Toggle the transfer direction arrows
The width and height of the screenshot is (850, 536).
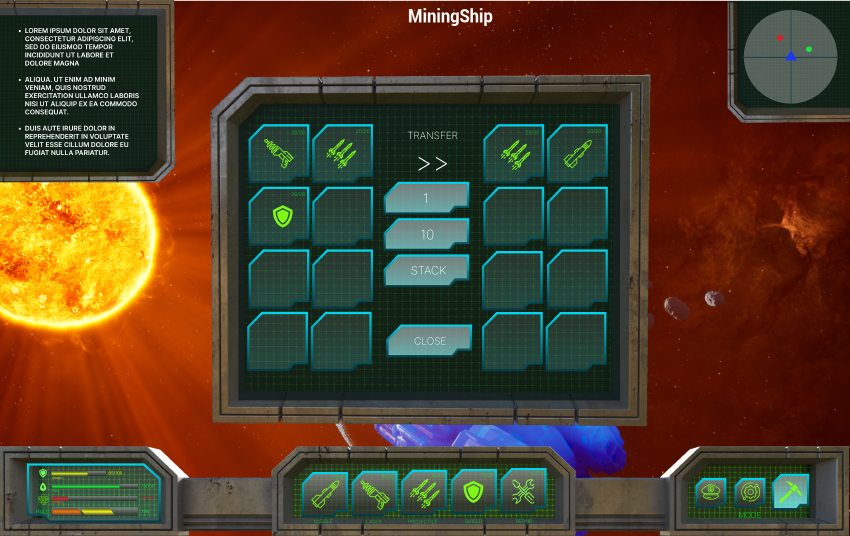(432, 164)
